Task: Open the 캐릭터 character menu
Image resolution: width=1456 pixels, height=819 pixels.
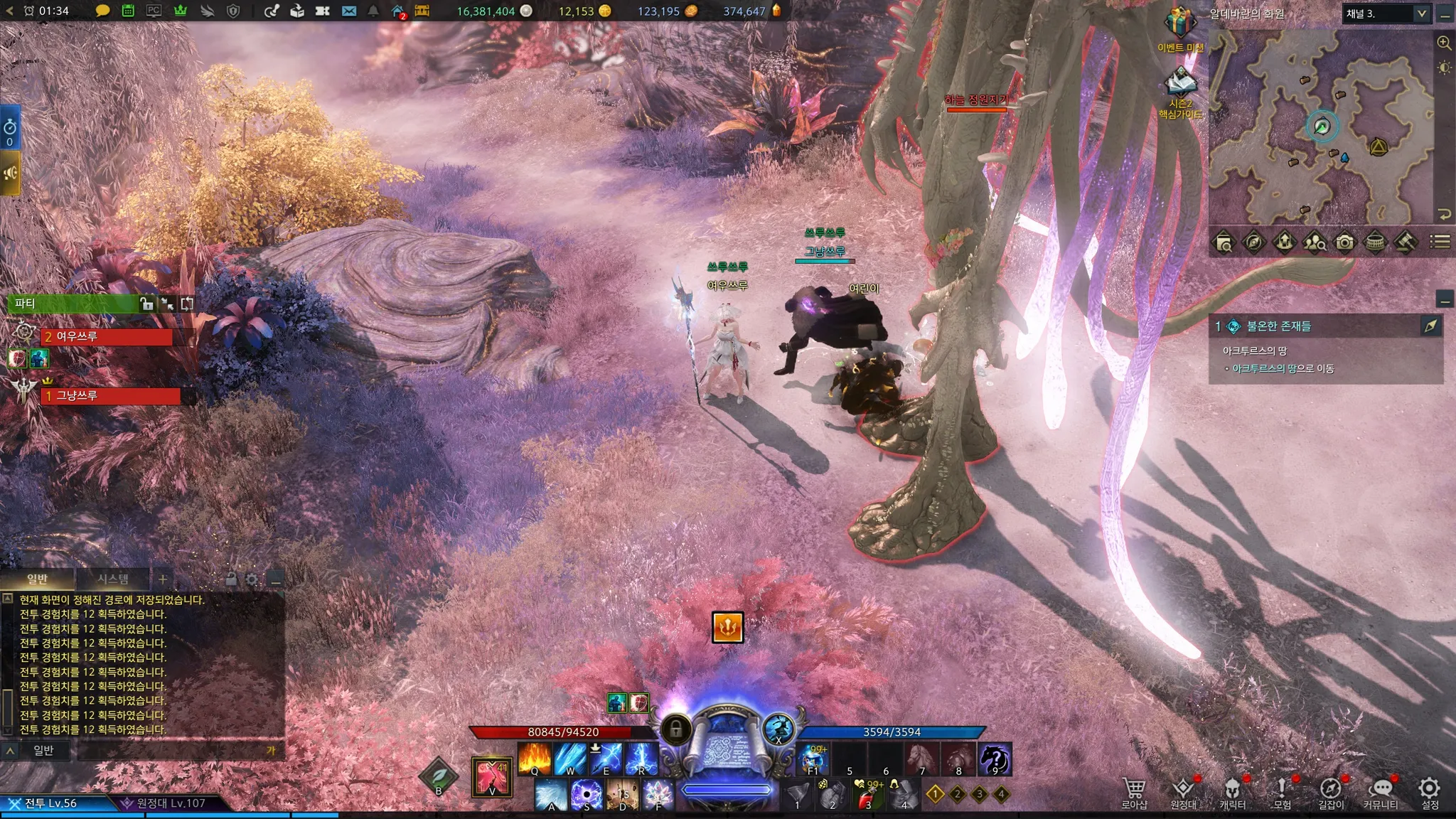Action: click(x=1232, y=792)
